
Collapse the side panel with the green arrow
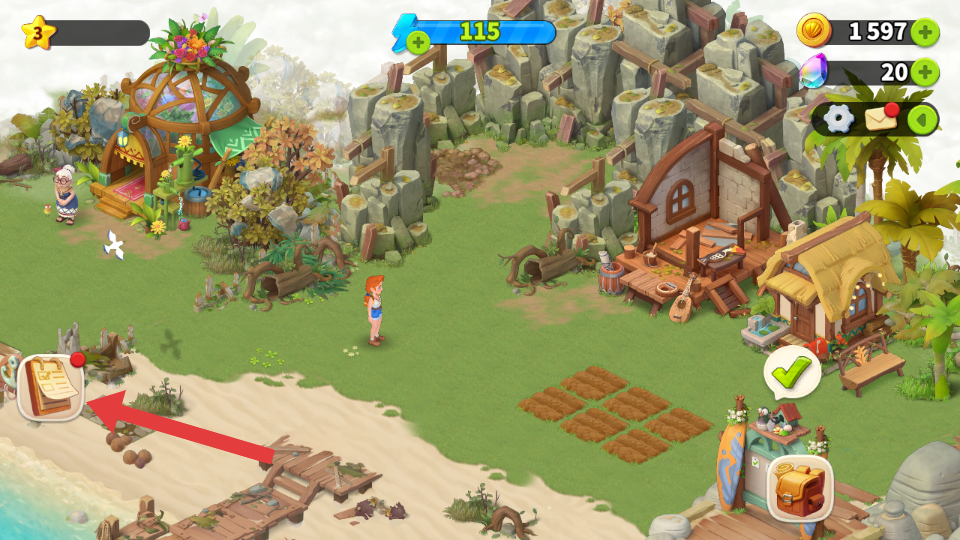(x=922, y=120)
